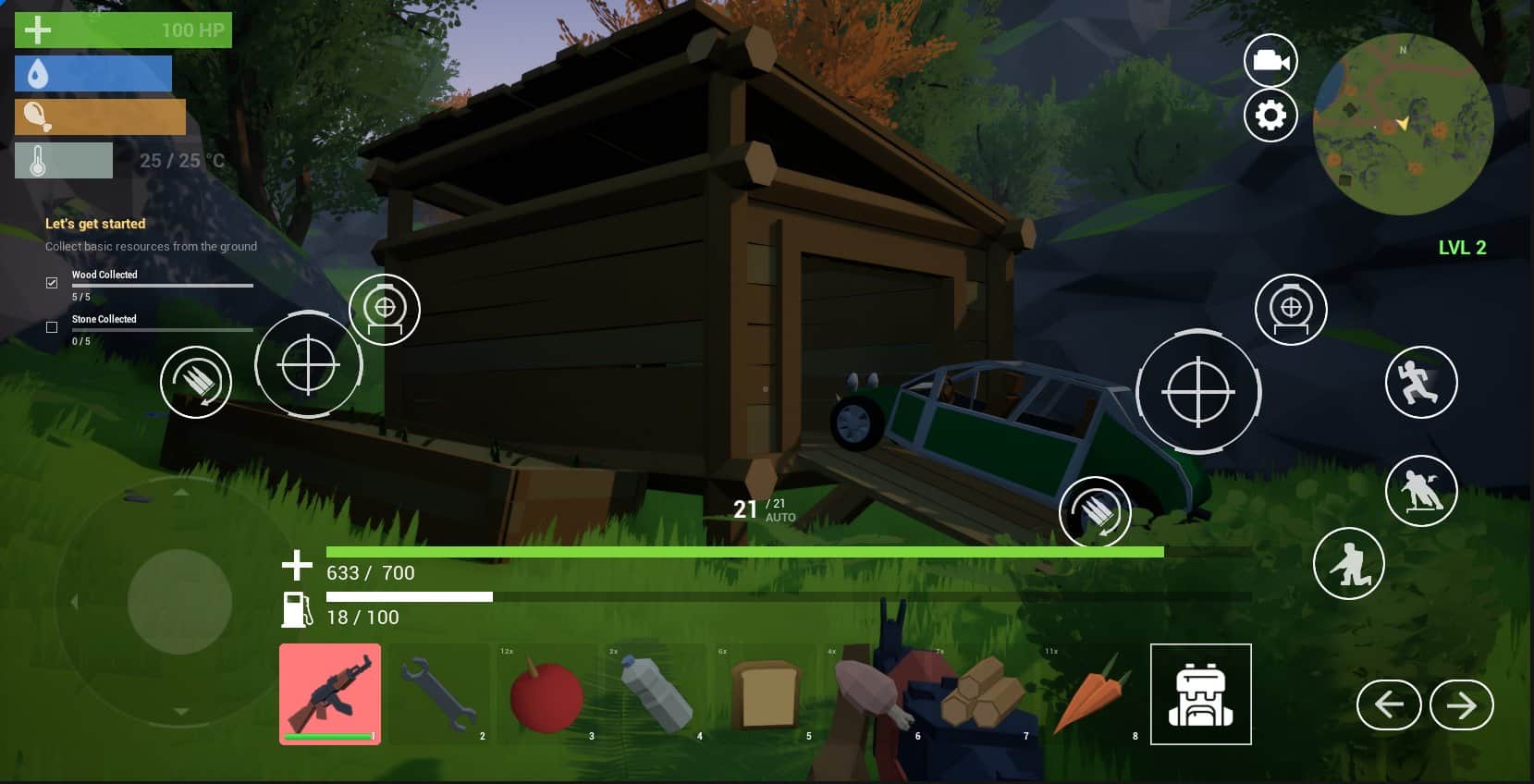Toggle the crouch kneeling-figure button

click(x=1348, y=563)
